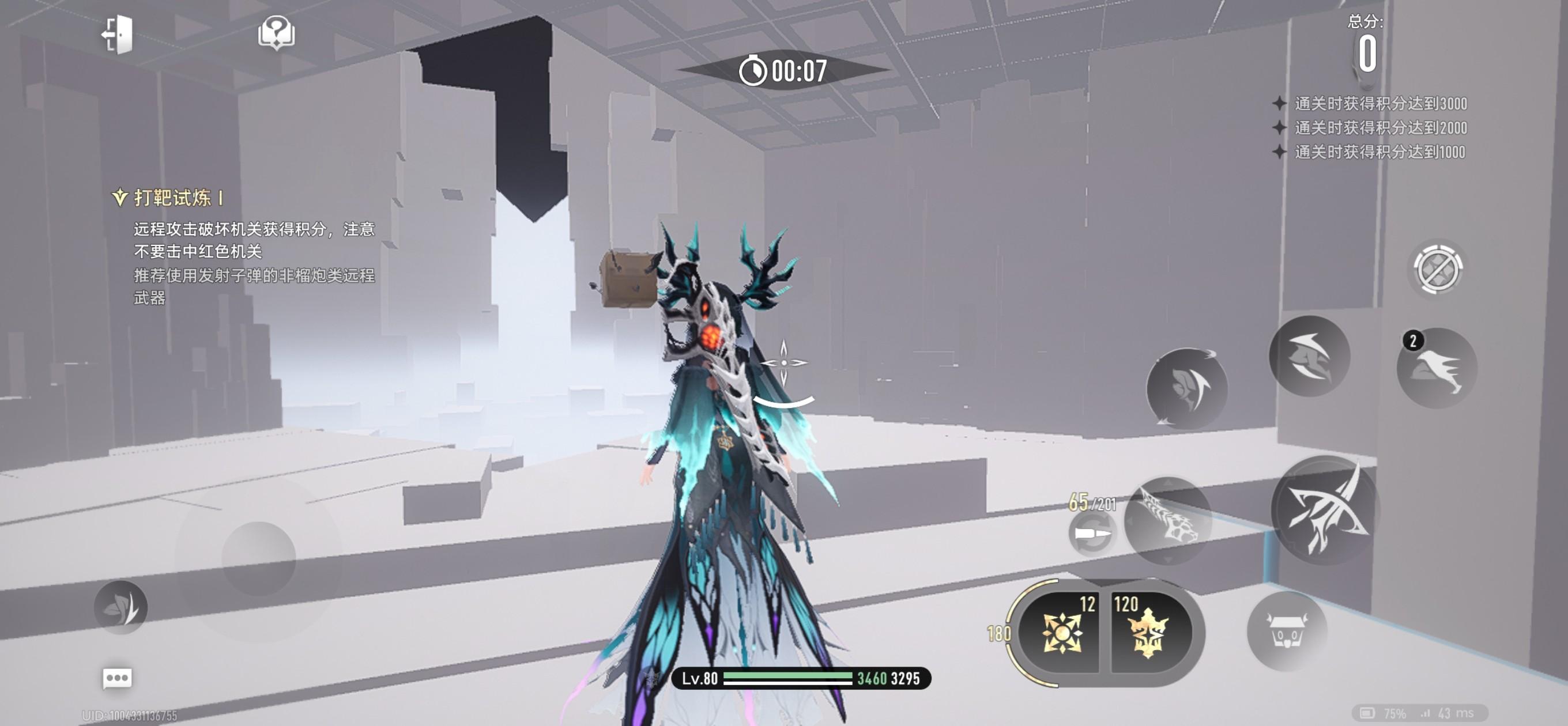Trigger the curved claw slash skill
This screenshot has height=726, width=1568.
(x=1309, y=357)
